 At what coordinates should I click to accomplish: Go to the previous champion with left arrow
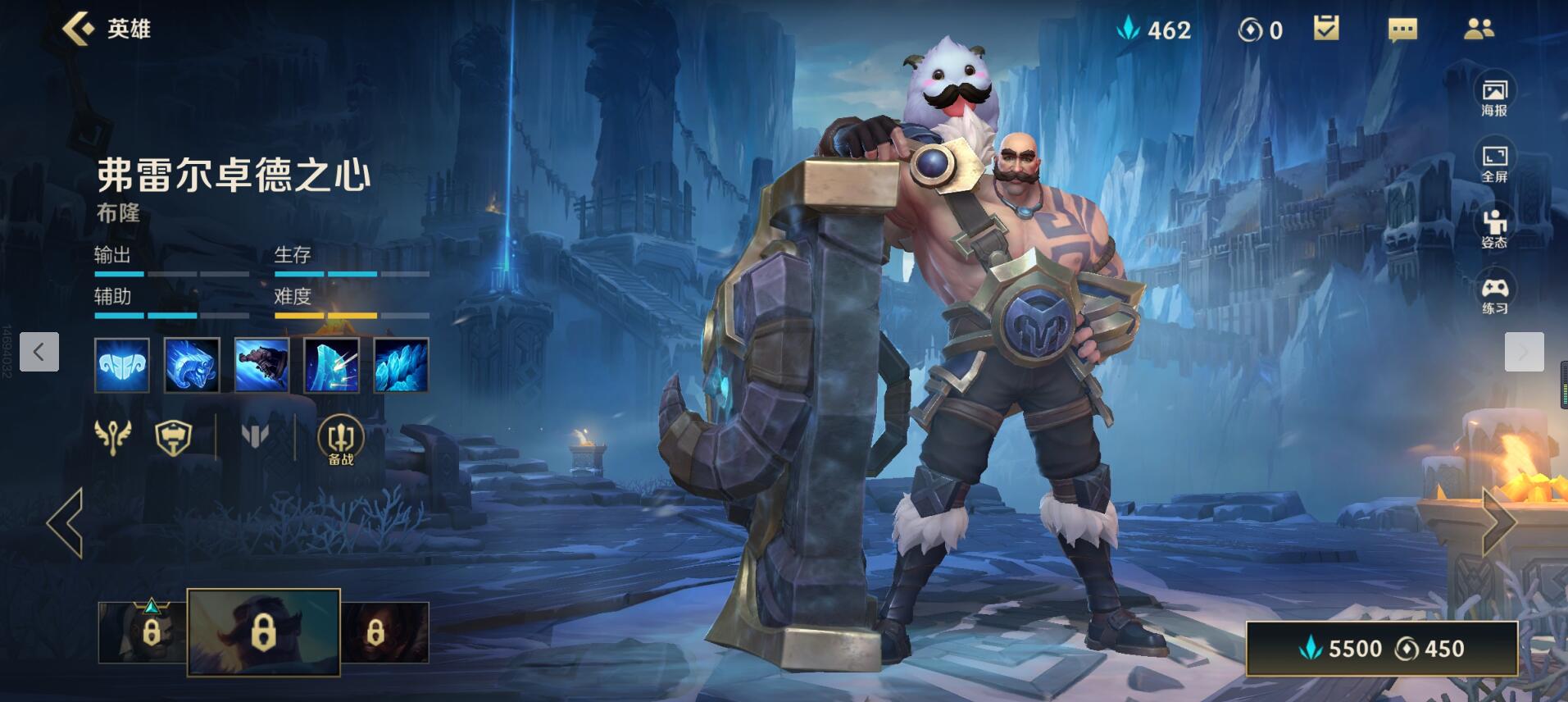(x=66, y=522)
